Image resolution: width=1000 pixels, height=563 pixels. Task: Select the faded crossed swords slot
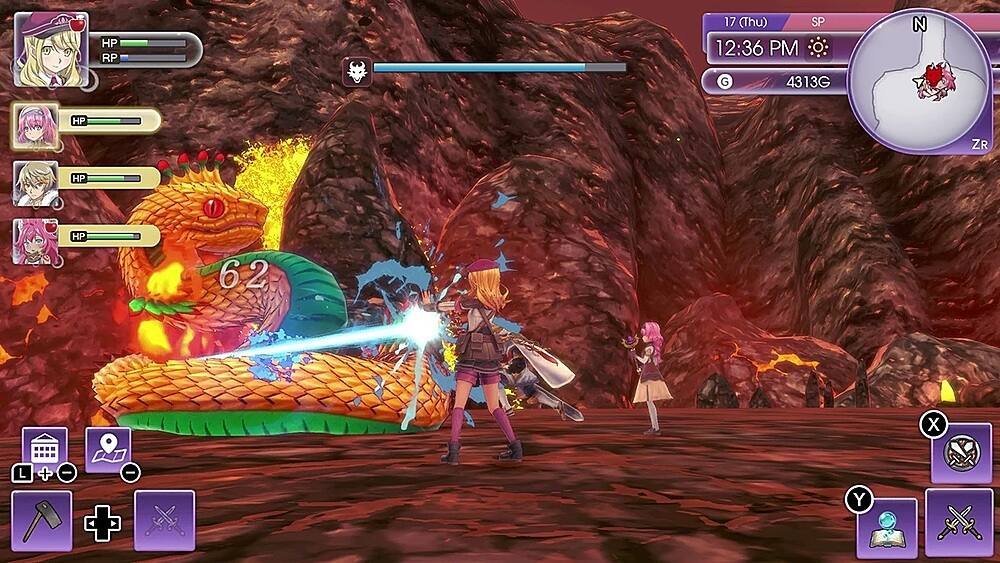tap(164, 520)
